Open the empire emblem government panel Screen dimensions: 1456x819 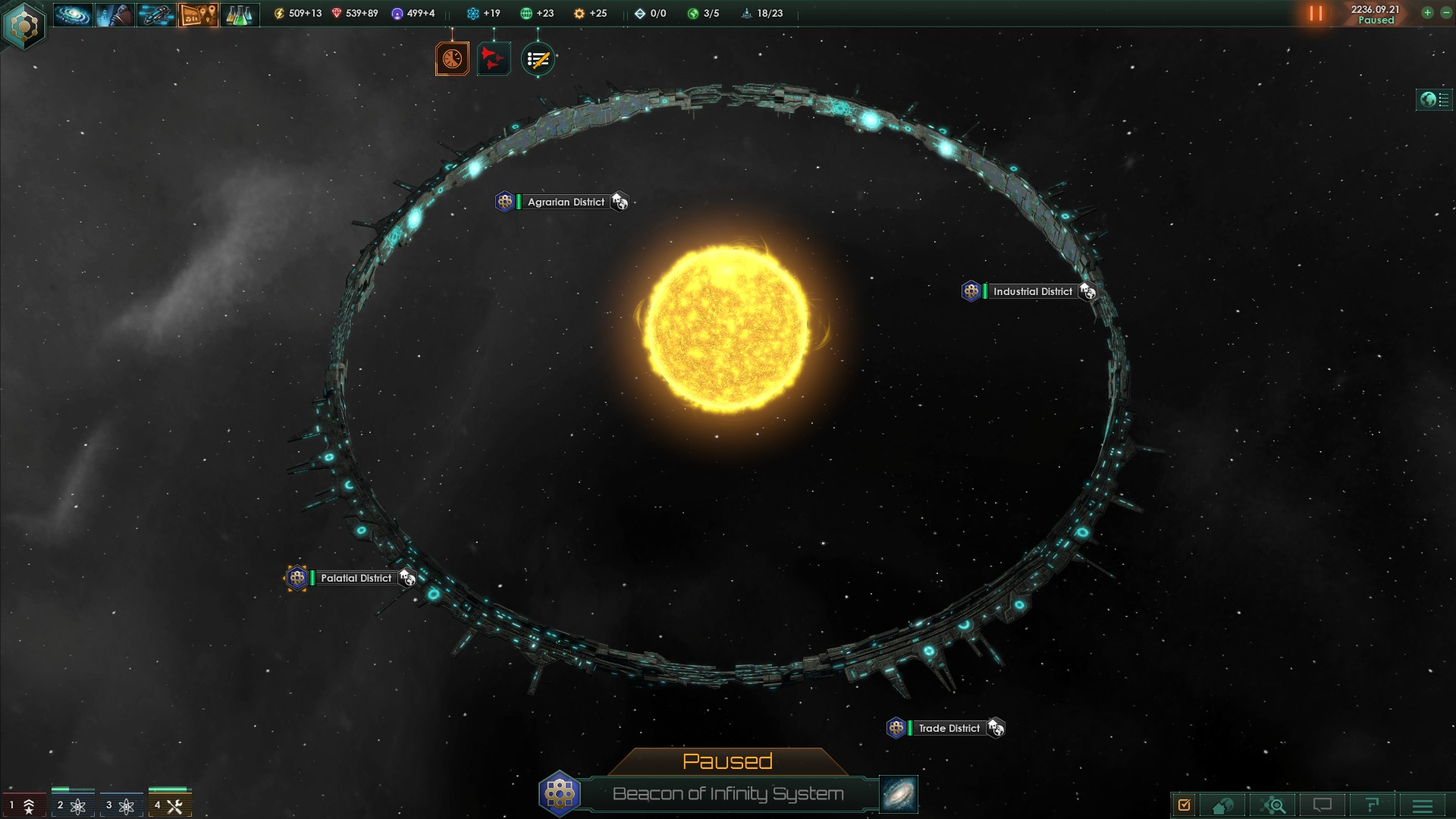click(x=24, y=26)
